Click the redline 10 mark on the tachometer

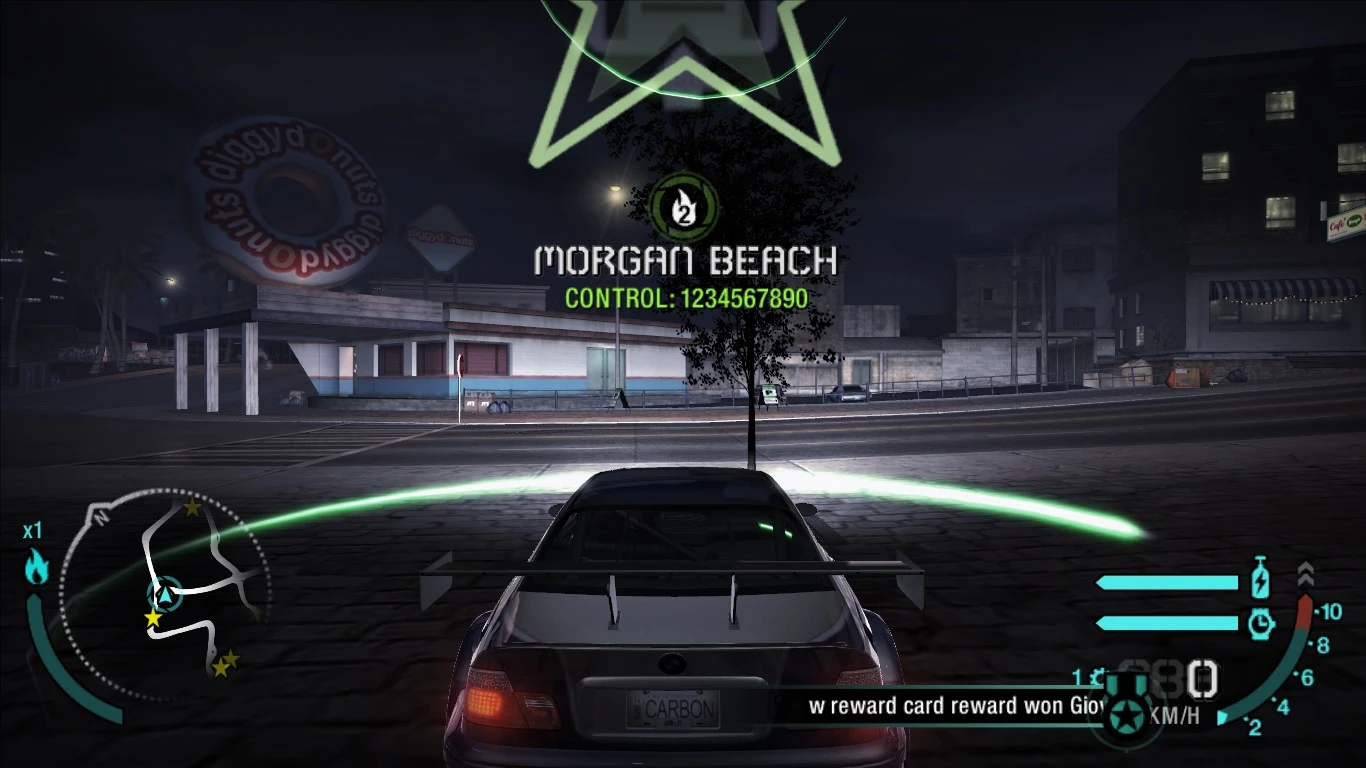click(x=1330, y=611)
